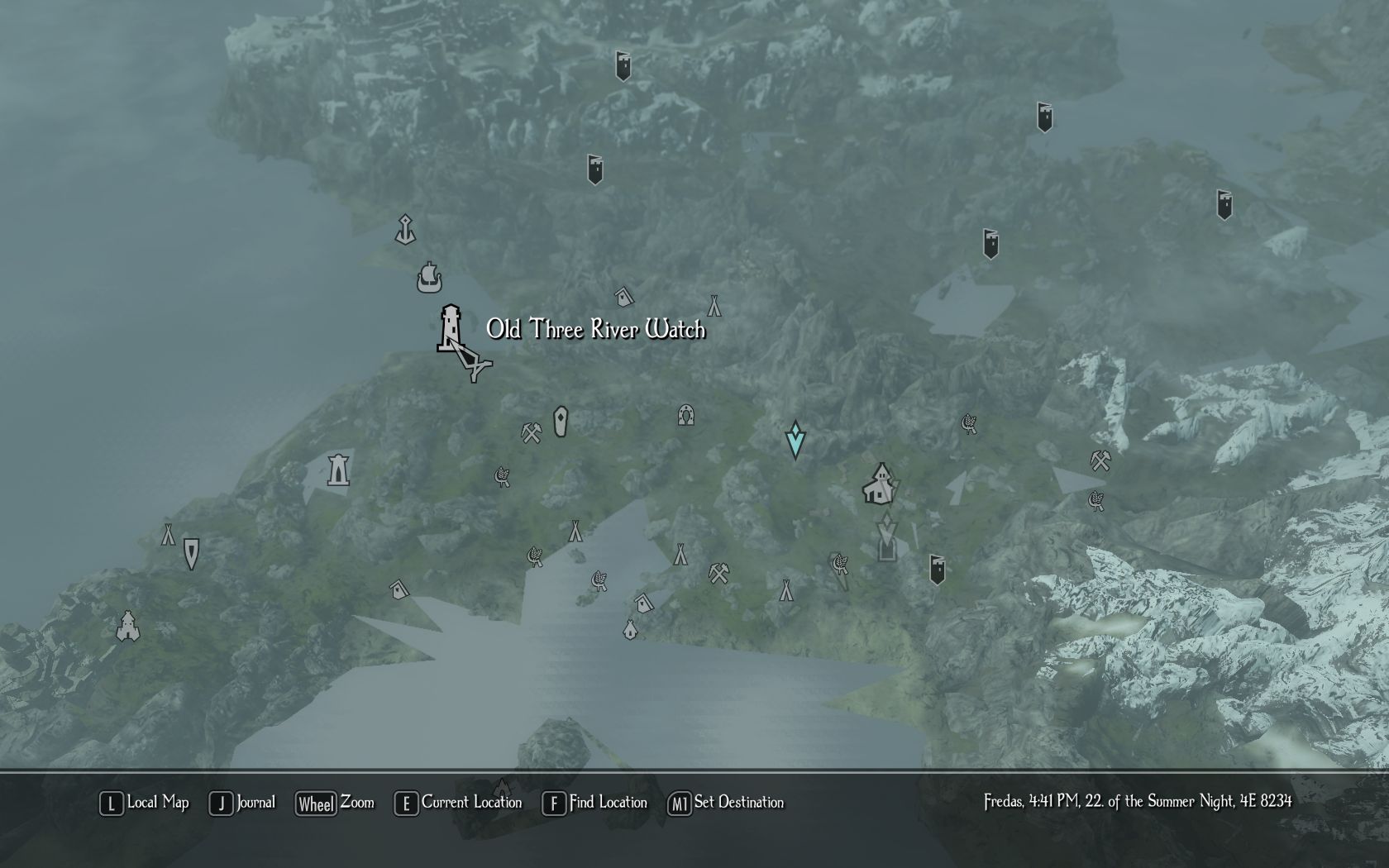Select the coffin-shaped map marker
The width and height of the screenshot is (1389, 868).
click(561, 422)
